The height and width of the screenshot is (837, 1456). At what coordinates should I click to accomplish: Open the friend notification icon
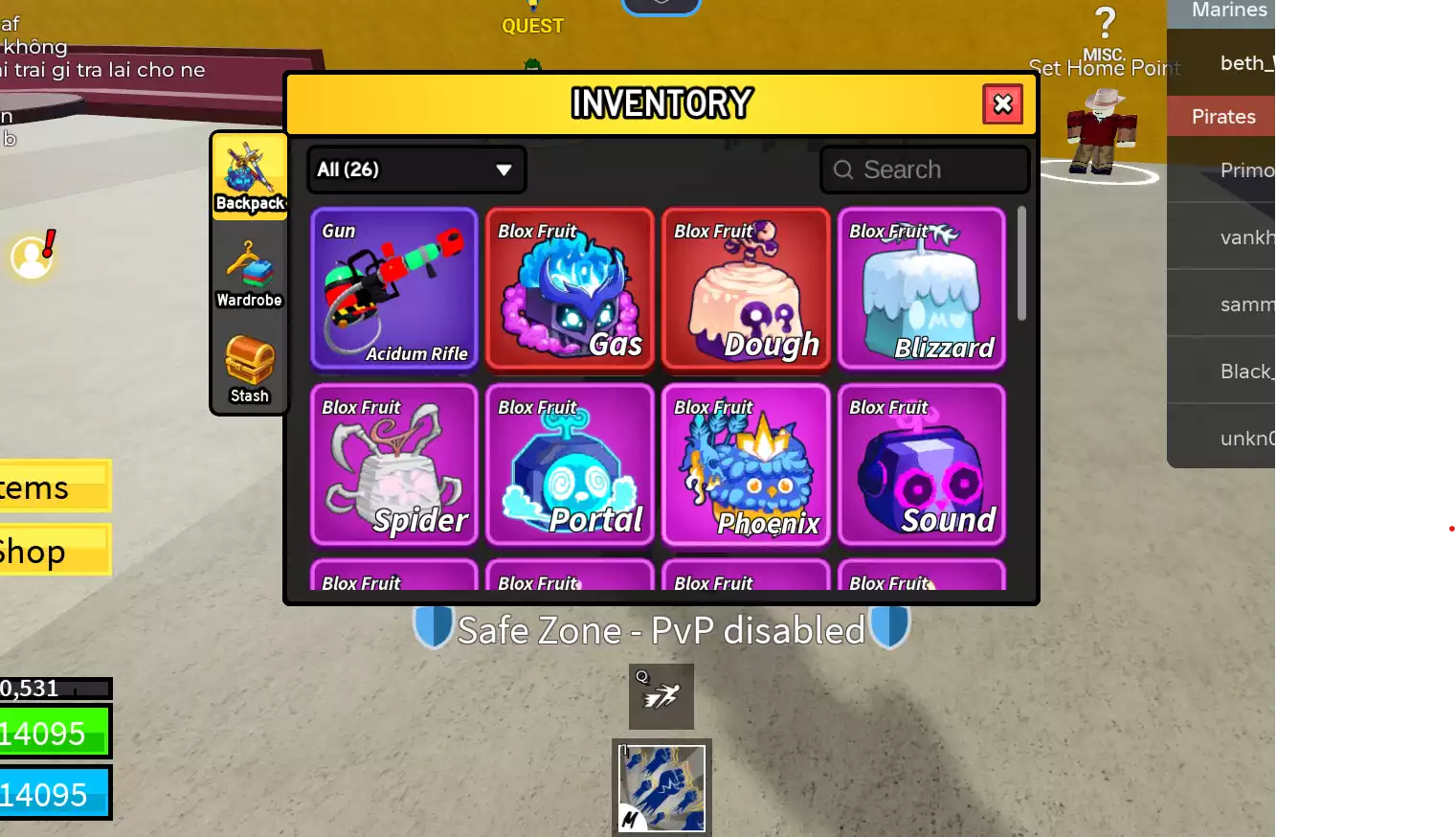tap(33, 257)
